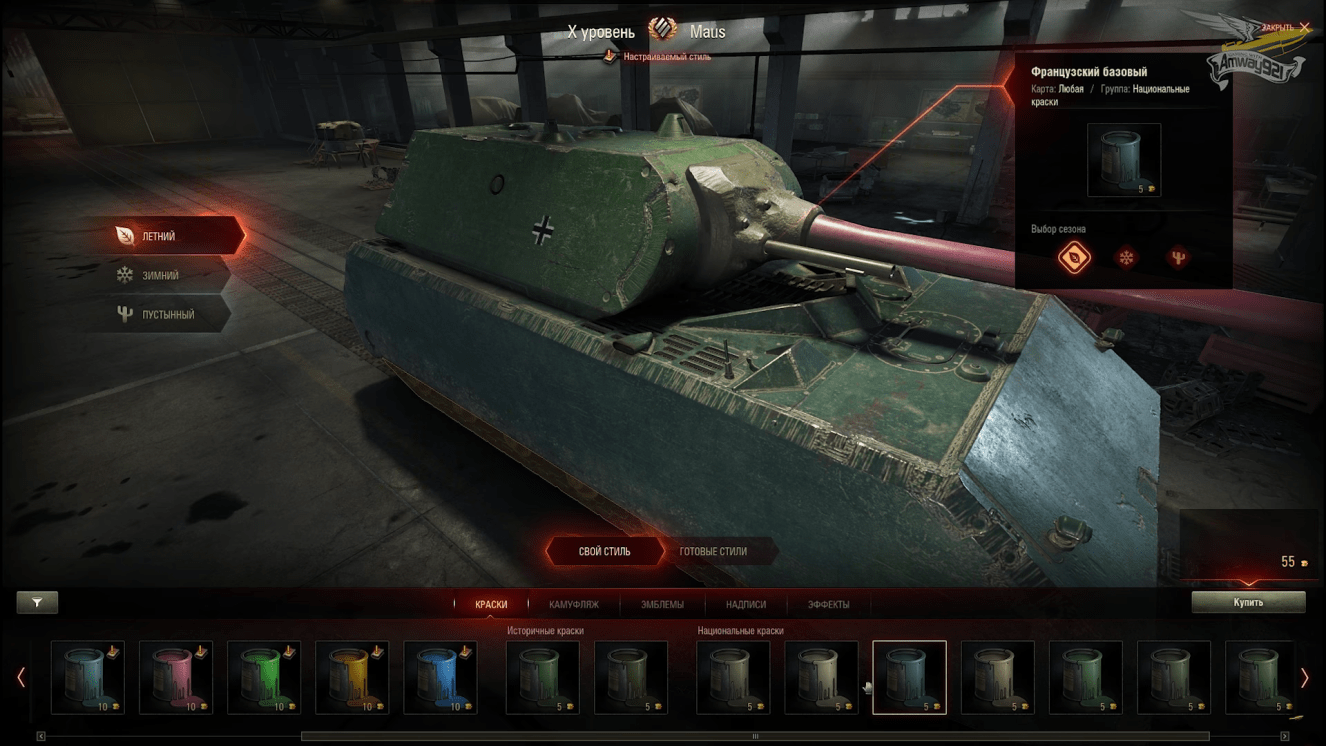Switch to Готовые стили
This screenshot has width=1326, height=746.
click(x=713, y=551)
